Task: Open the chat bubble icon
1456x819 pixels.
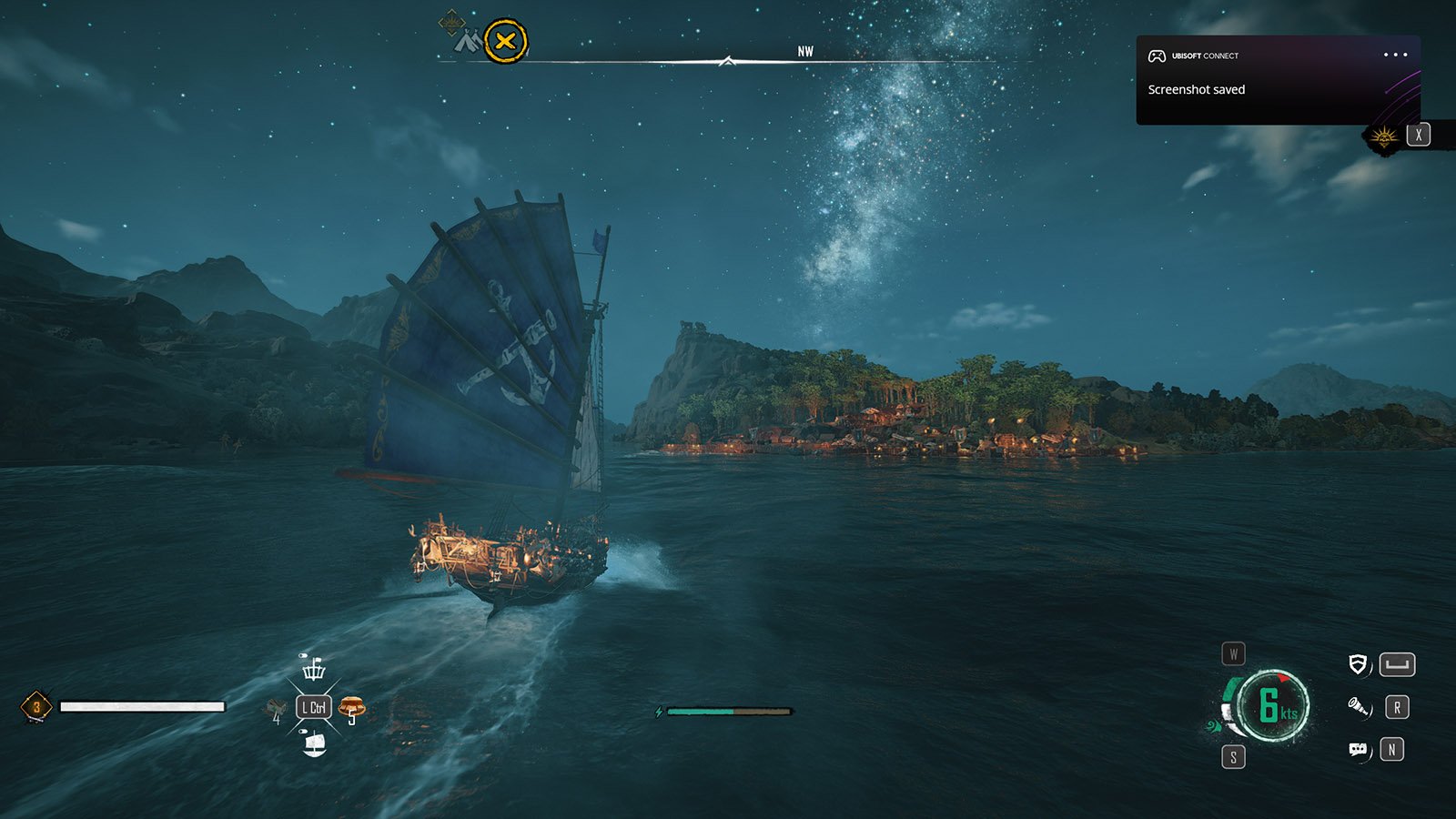Action: tap(1358, 749)
